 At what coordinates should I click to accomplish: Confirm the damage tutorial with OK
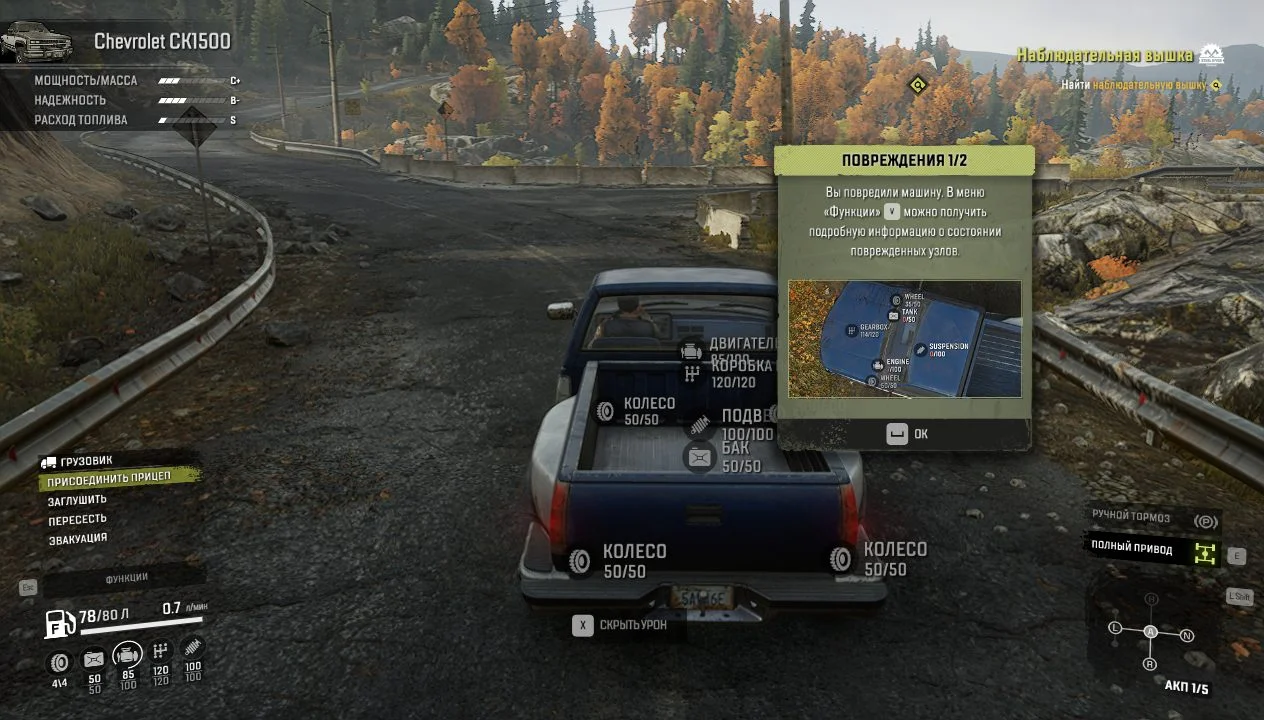[908, 434]
